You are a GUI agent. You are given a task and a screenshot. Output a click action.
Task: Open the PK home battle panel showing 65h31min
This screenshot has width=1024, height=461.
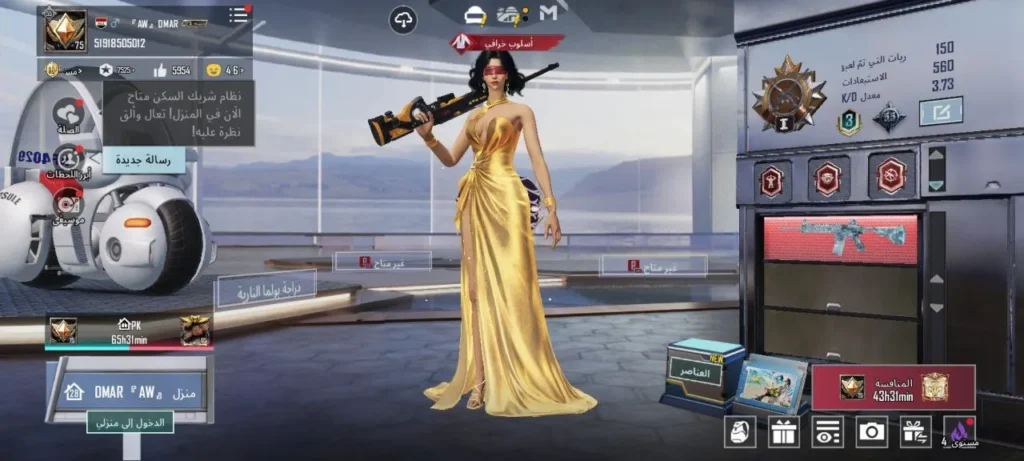(x=128, y=332)
